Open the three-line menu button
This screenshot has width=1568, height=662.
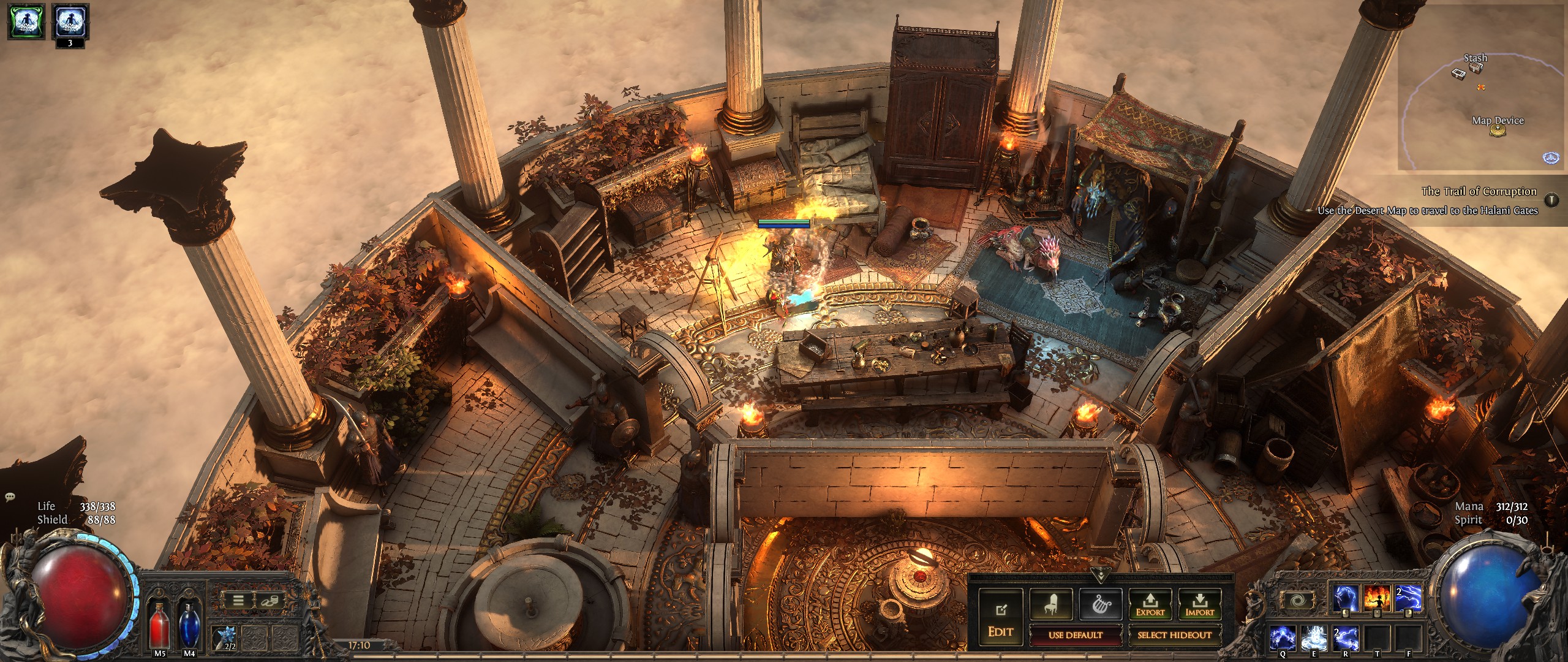237,601
